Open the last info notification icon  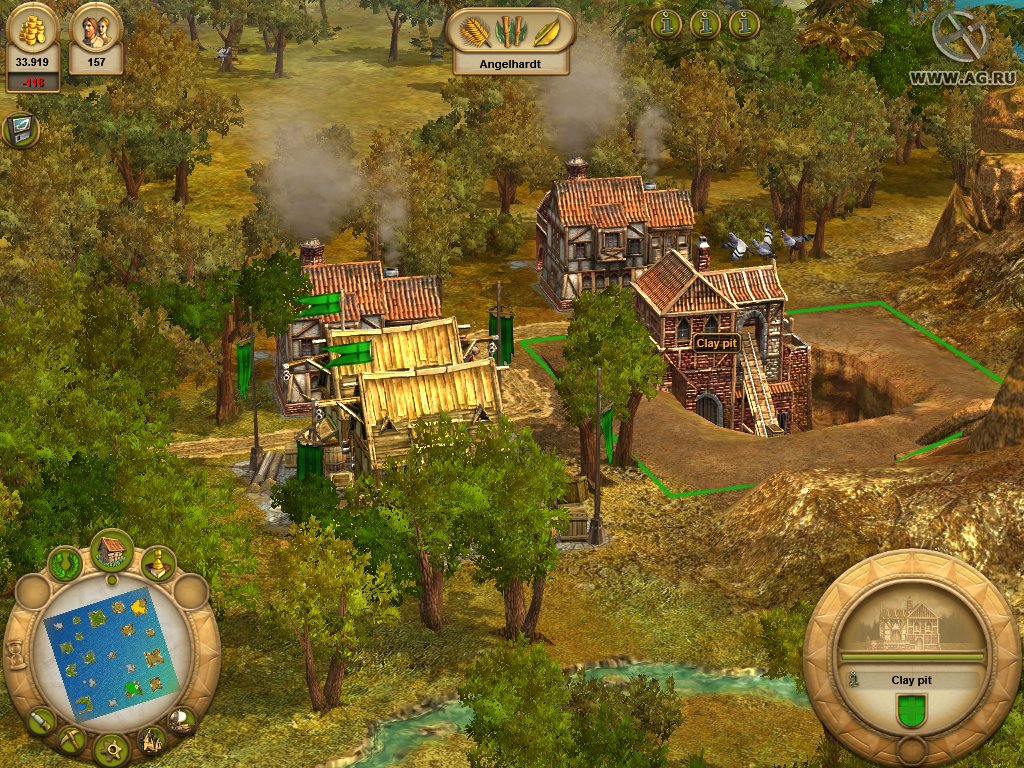[744, 23]
